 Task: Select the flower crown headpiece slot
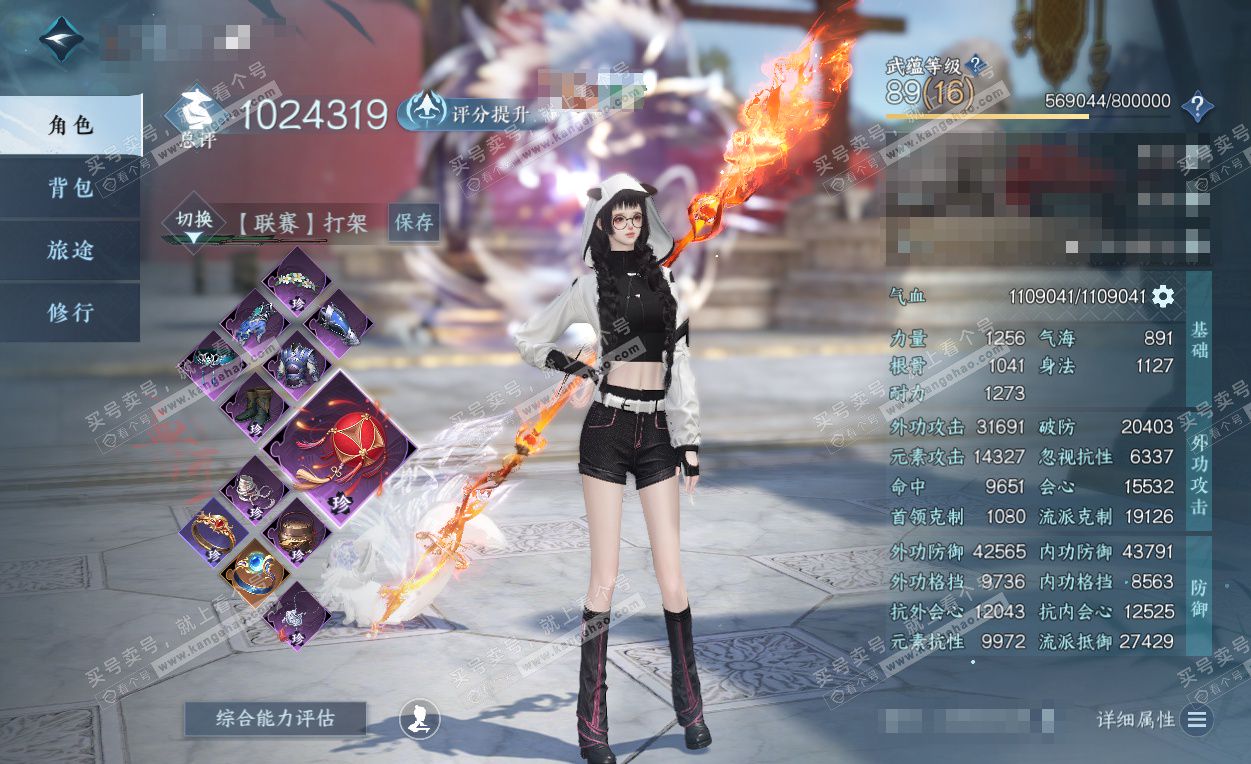296,281
